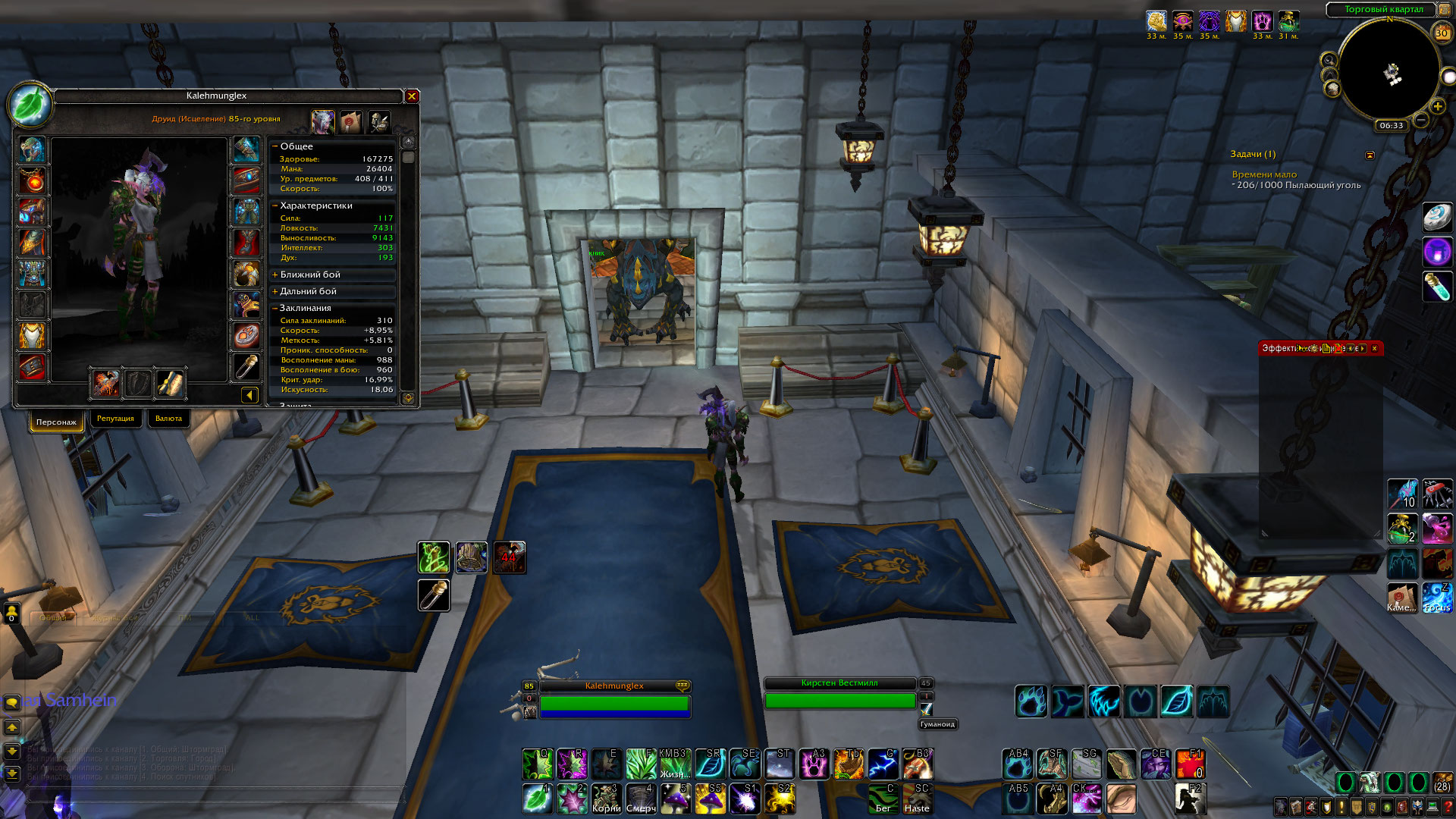Collapse the Характеристики section
The width and height of the screenshot is (1456, 819).
coord(275,206)
